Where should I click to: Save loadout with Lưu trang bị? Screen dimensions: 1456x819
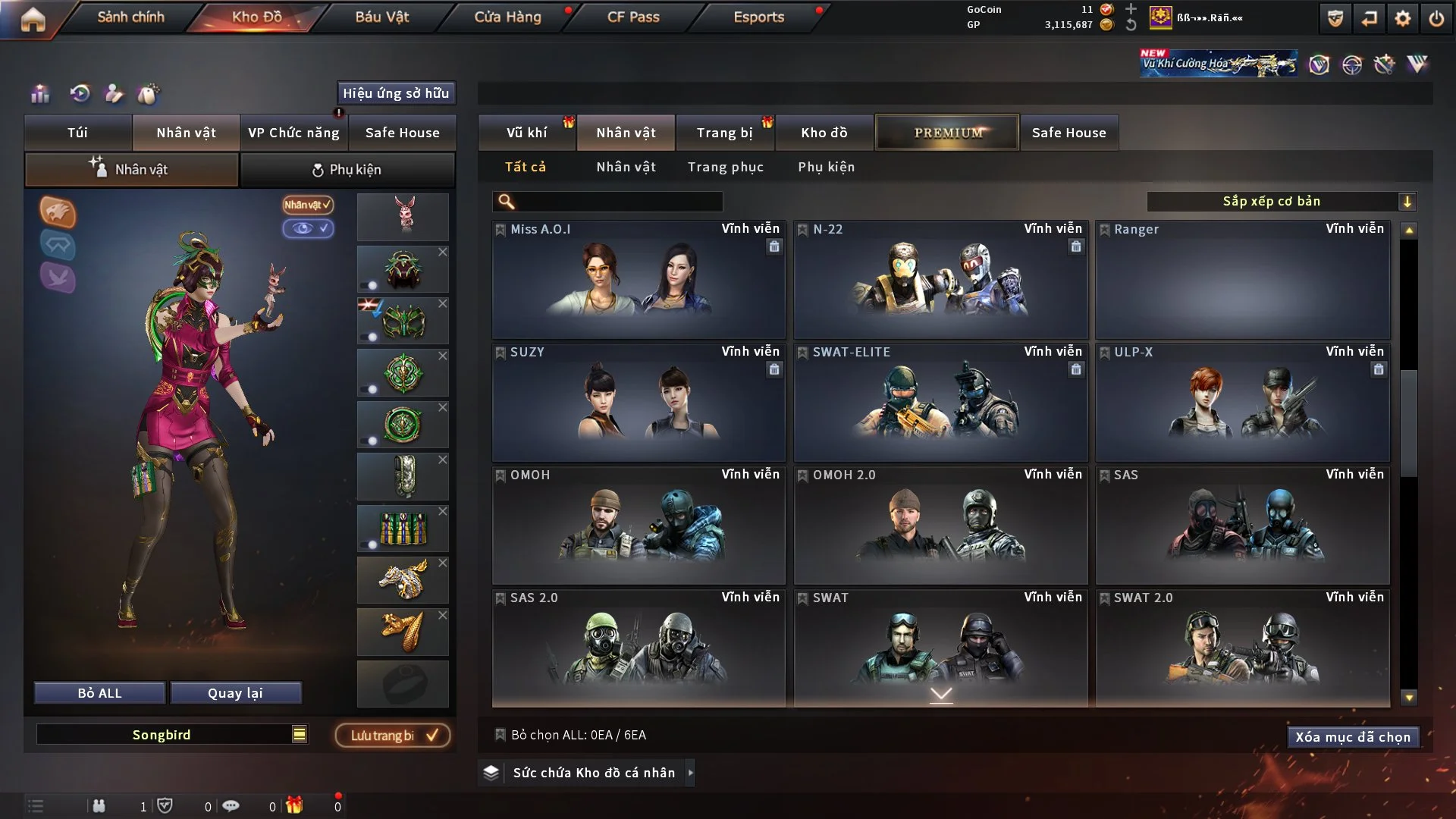pyautogui.click(x=393, y=736)
